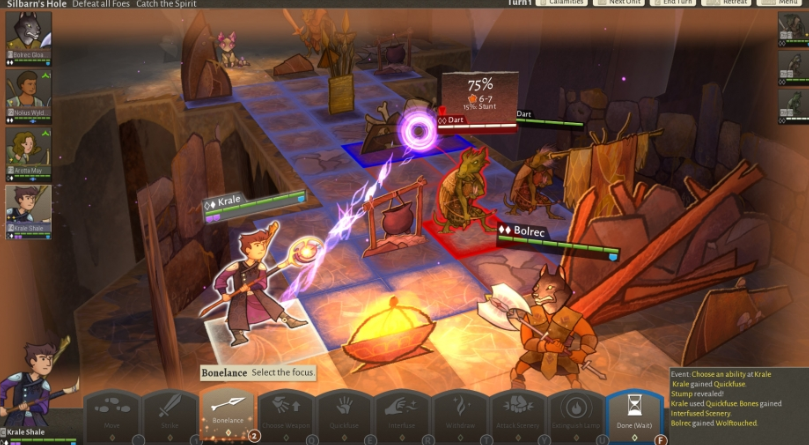Open the Choose Weapon ability
Viewport: 809px width, 445px height.
point(287,412)
